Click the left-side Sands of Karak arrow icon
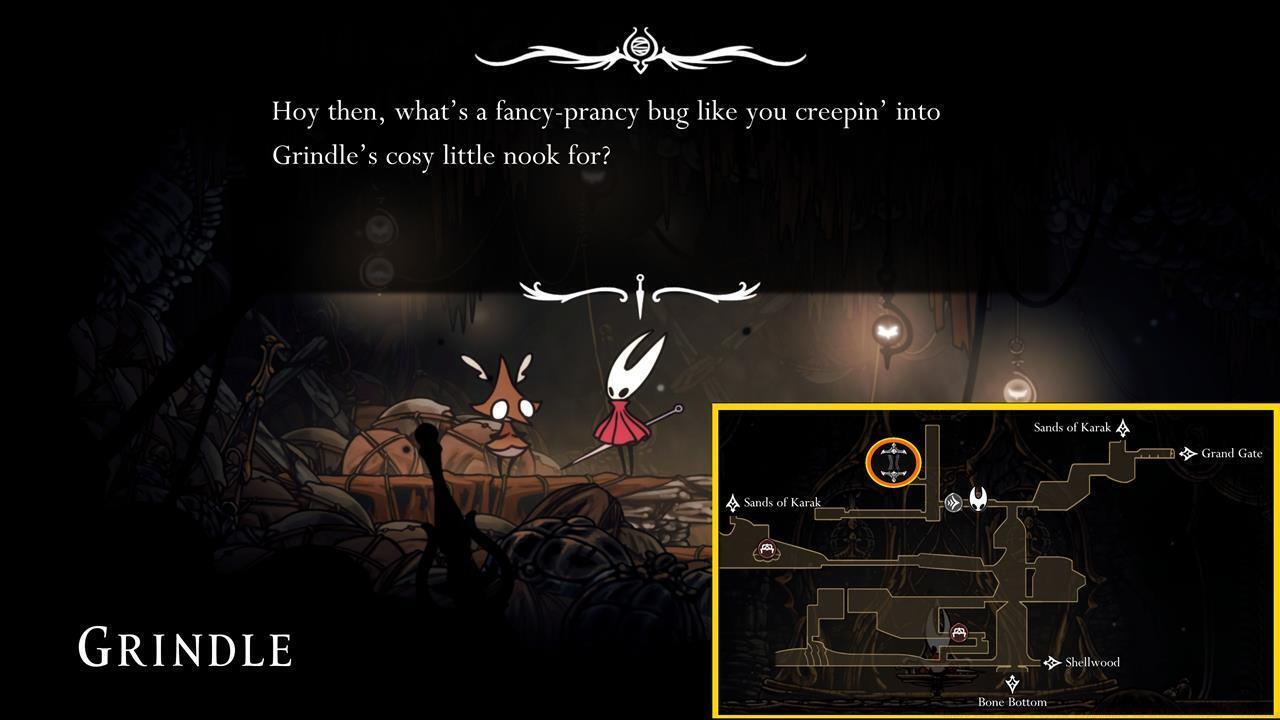Screen dimensions: 1280x720 (x=732, y=503)
